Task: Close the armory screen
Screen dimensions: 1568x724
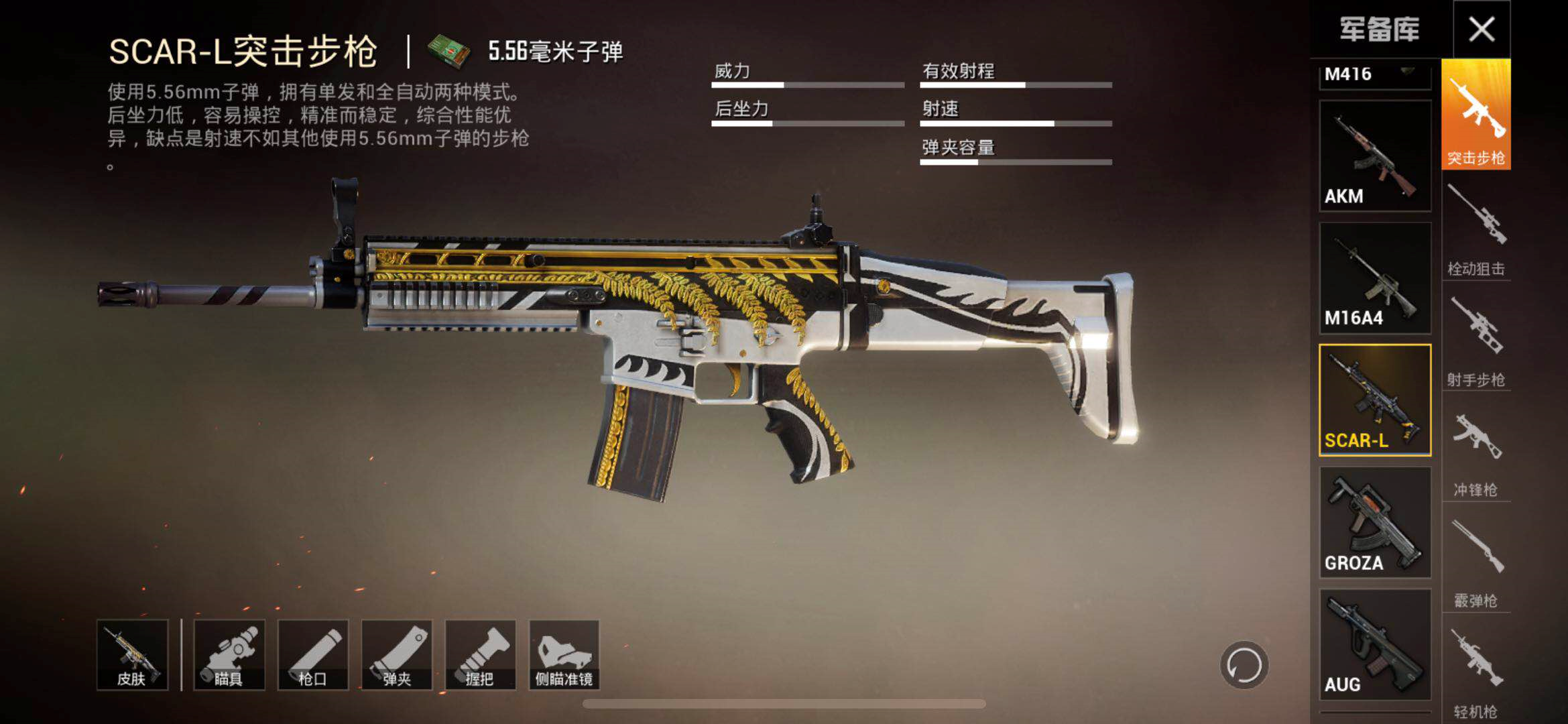Action: pos(1481,29)
